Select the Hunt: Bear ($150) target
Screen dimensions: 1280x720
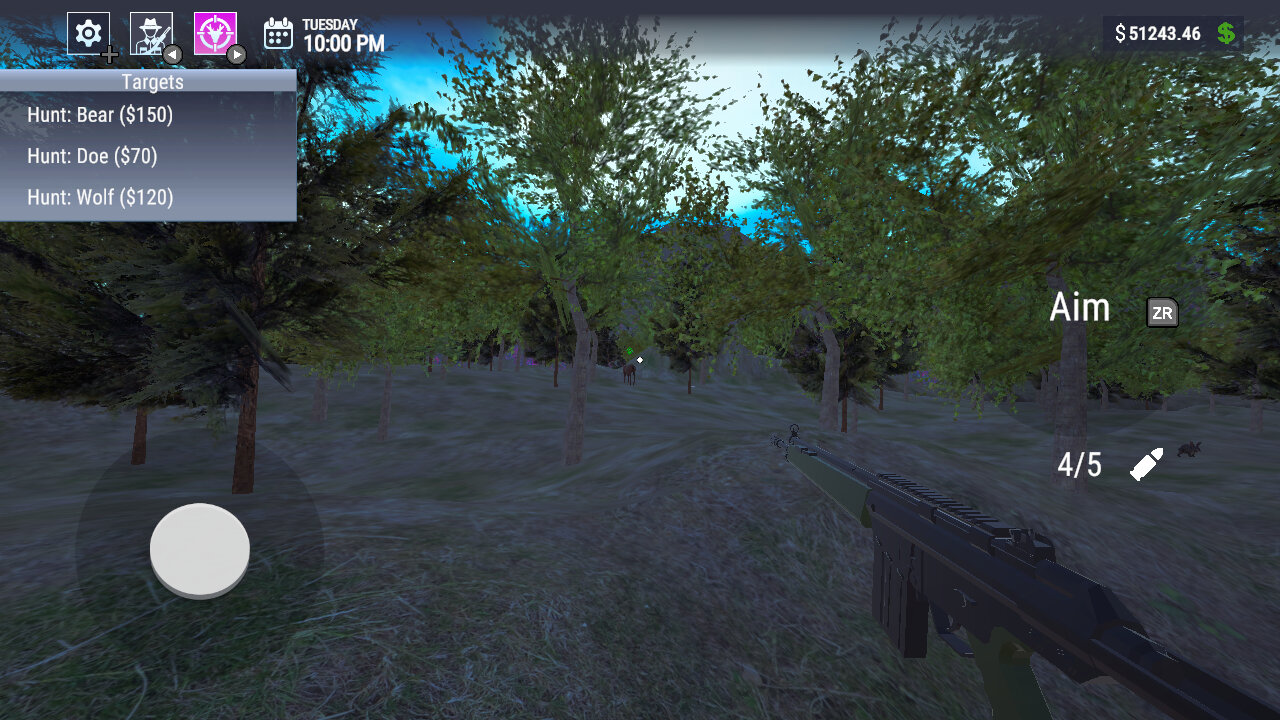tap(100, 115)
